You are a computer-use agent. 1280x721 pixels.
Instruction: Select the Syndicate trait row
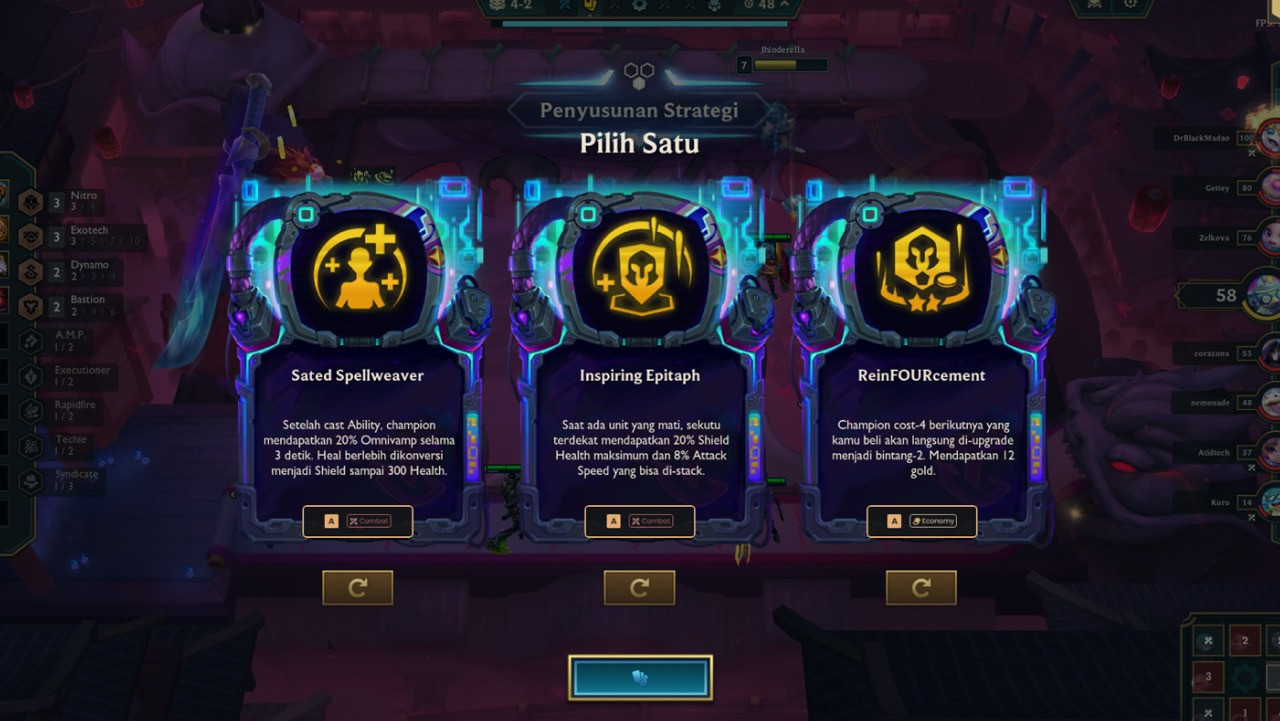[70, 480]
